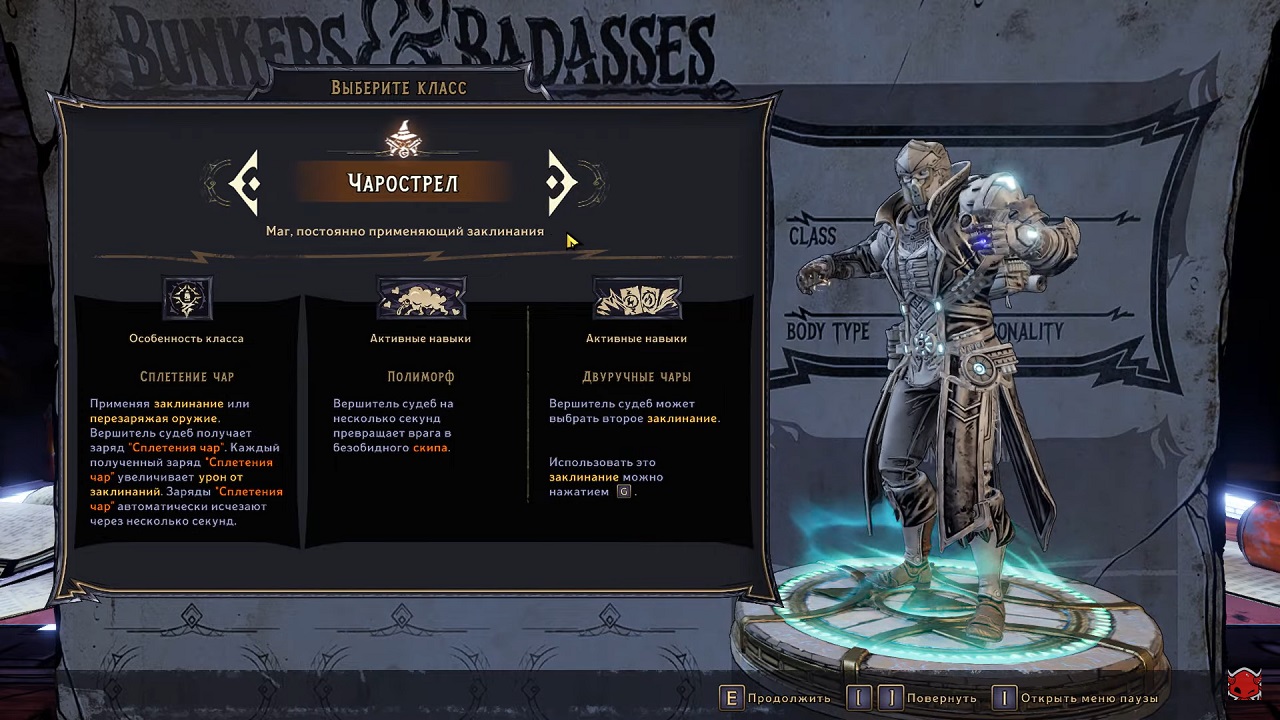1280x720 pixels.
Task: Click Повернуть to rotate the character
Action: click(914, 698)
